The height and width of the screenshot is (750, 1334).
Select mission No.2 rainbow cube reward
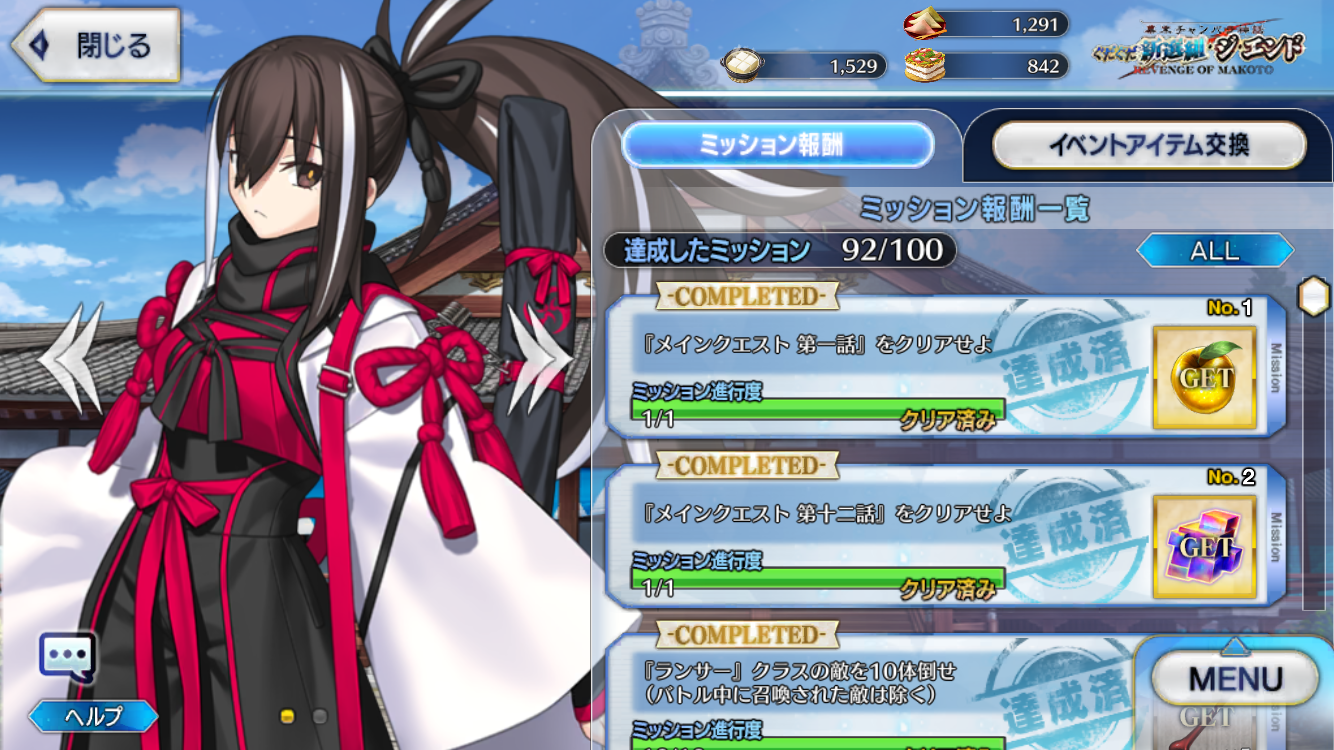pyautogui.click(x=1204, y=546)
